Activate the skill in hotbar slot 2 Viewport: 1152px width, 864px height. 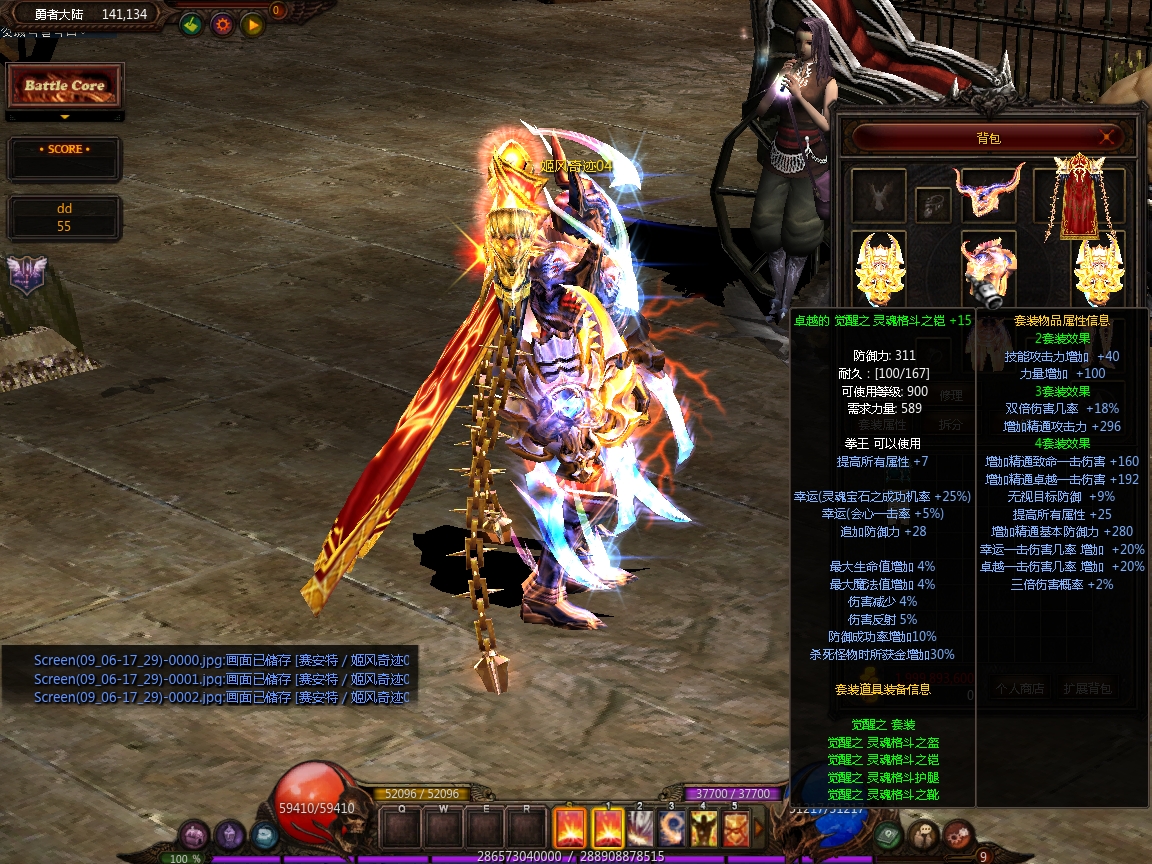pos(640,829)
